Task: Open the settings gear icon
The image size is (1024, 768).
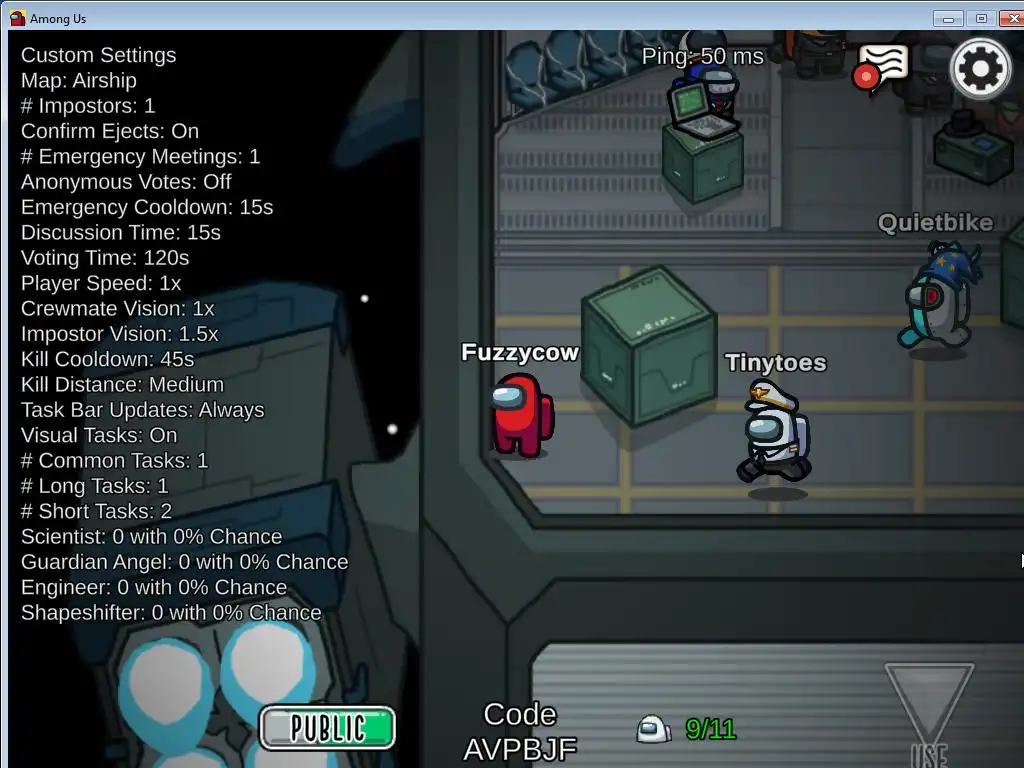Action: pos(979,68)
